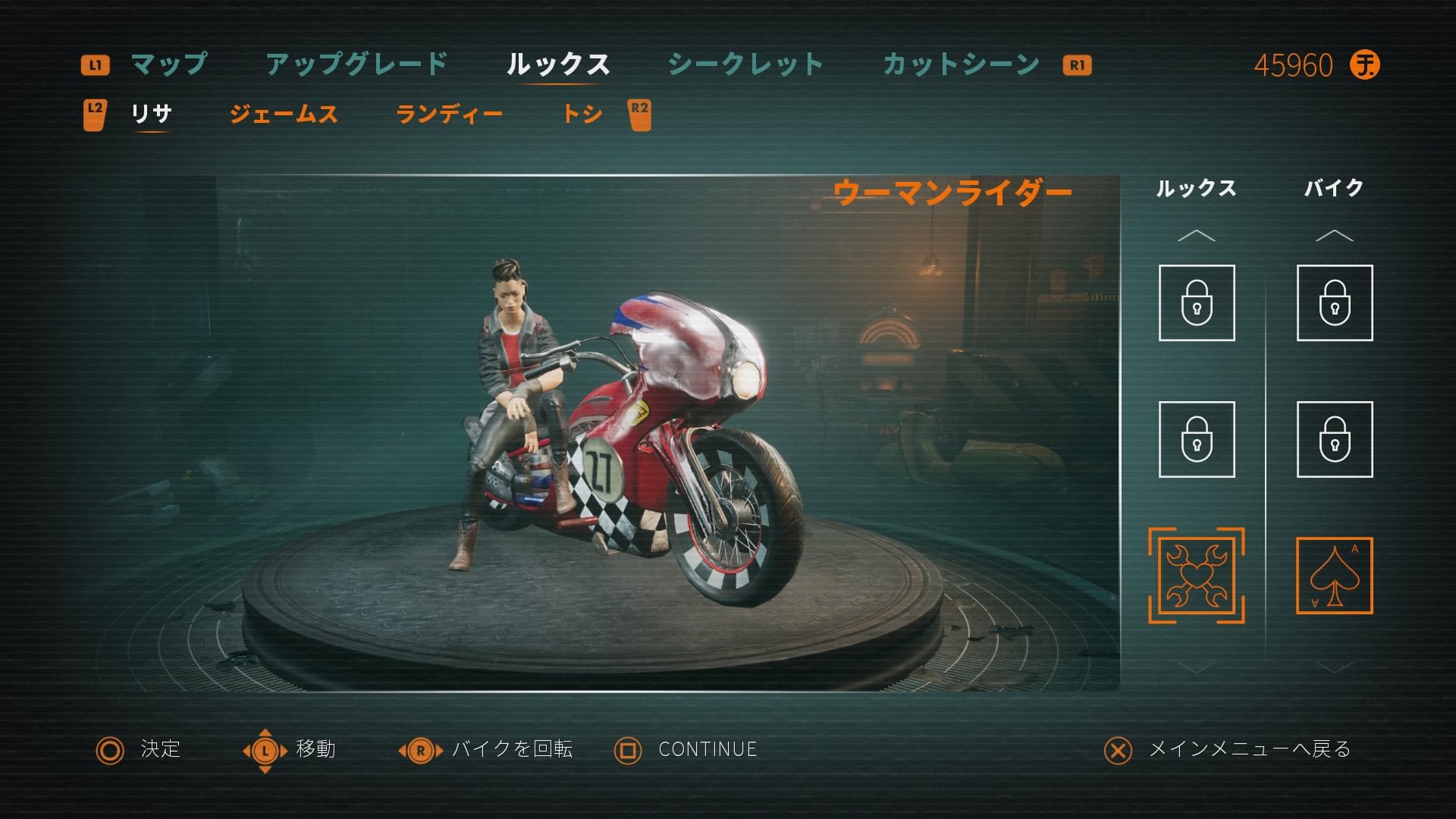Viewport: 1456px width, 819px height.
Task: Select character ランディー
Action: coord(449,114)
